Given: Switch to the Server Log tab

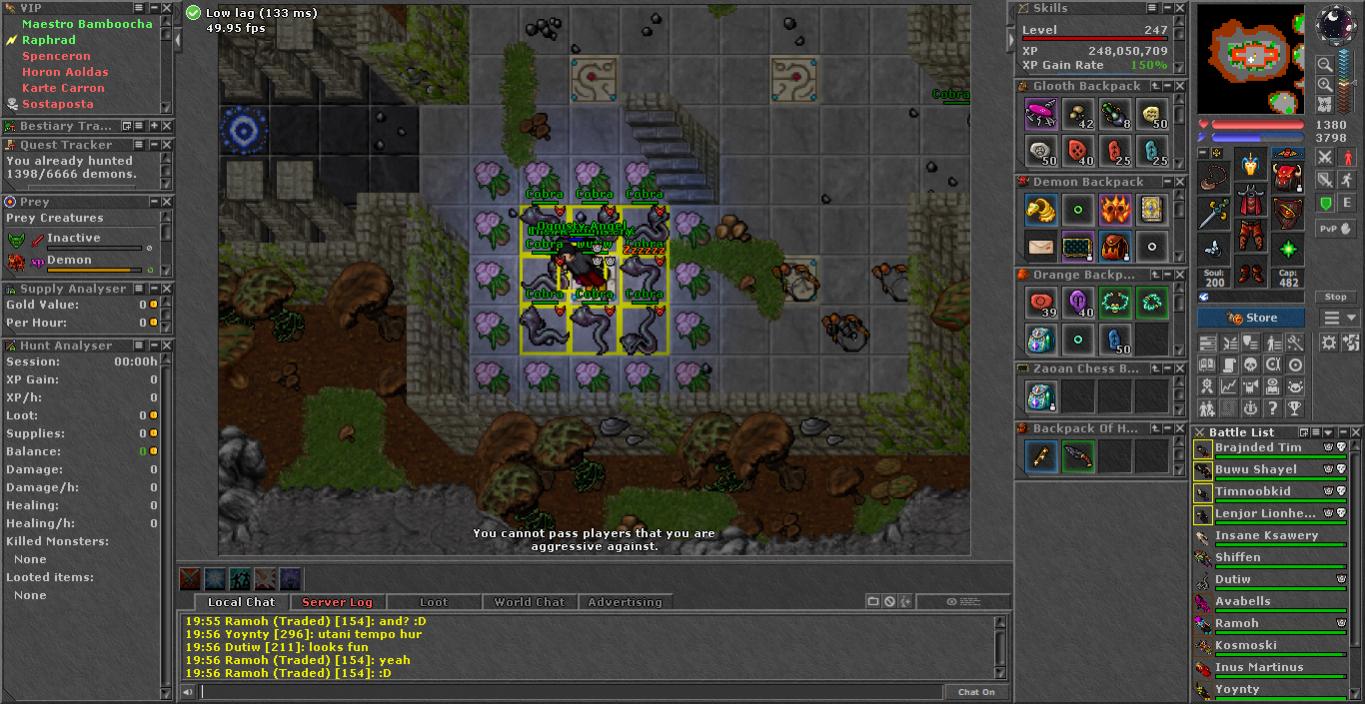Looking at the screenshot, I should coord(337,602).
